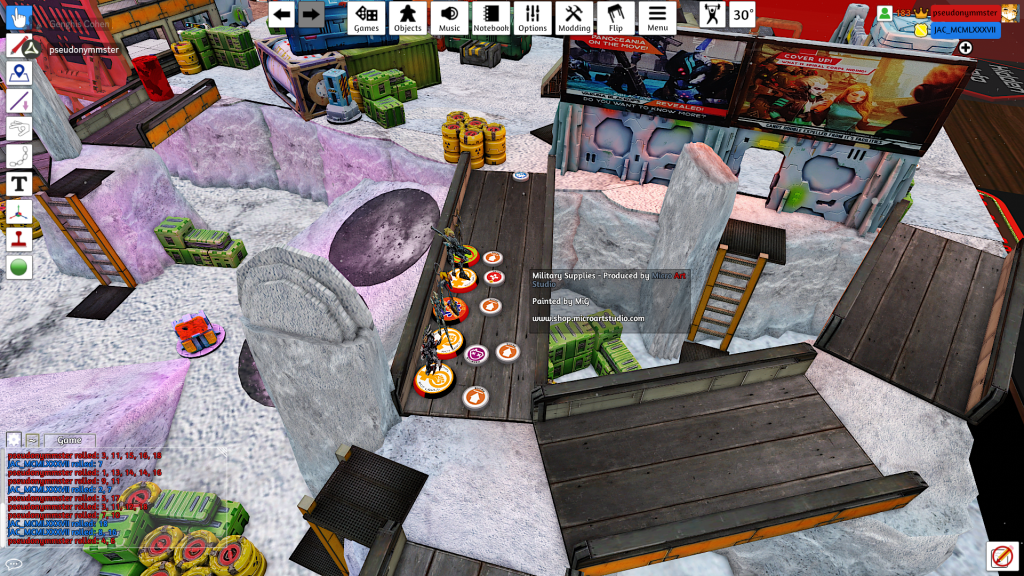
Task: Select the gizmo axis tool
Action: 19,212
